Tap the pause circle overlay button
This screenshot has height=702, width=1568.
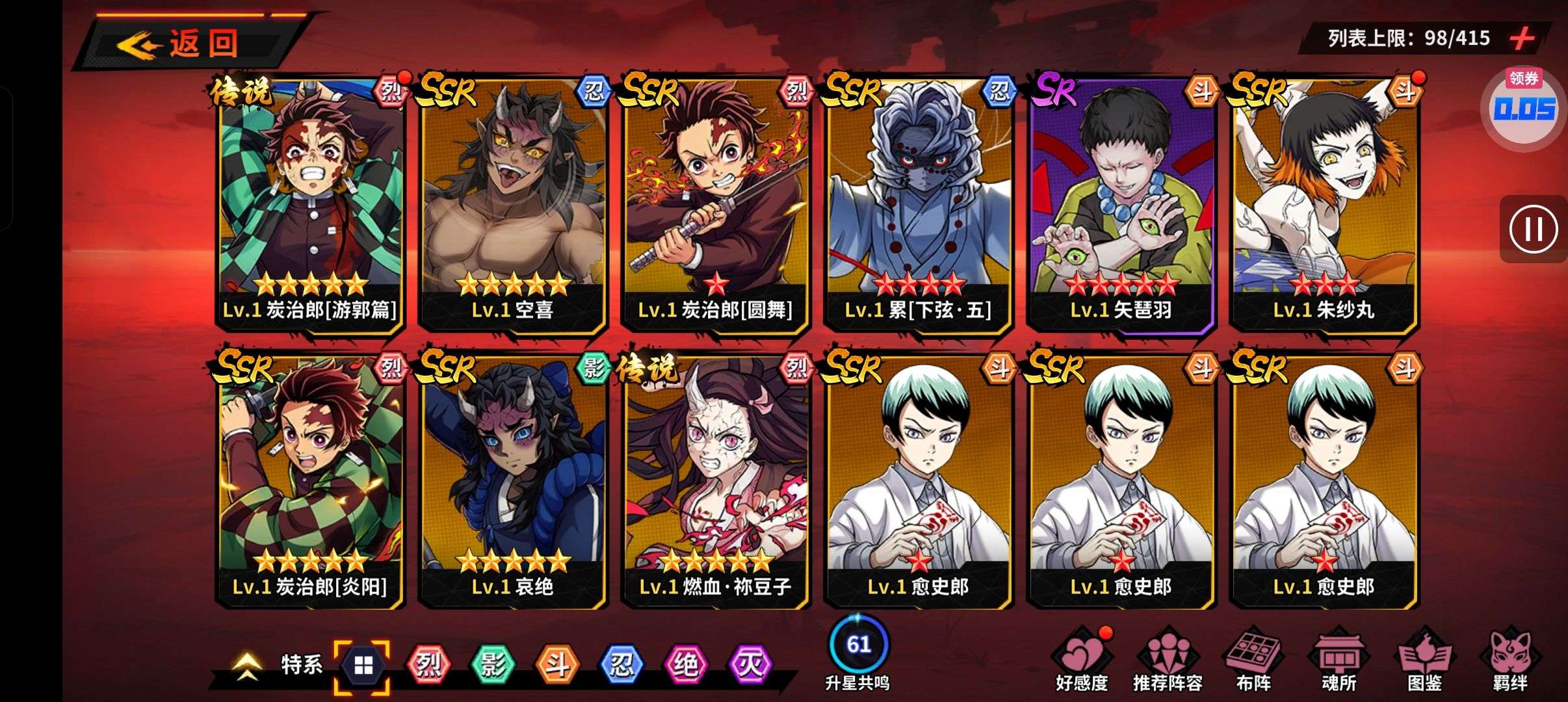point(1533,229)
